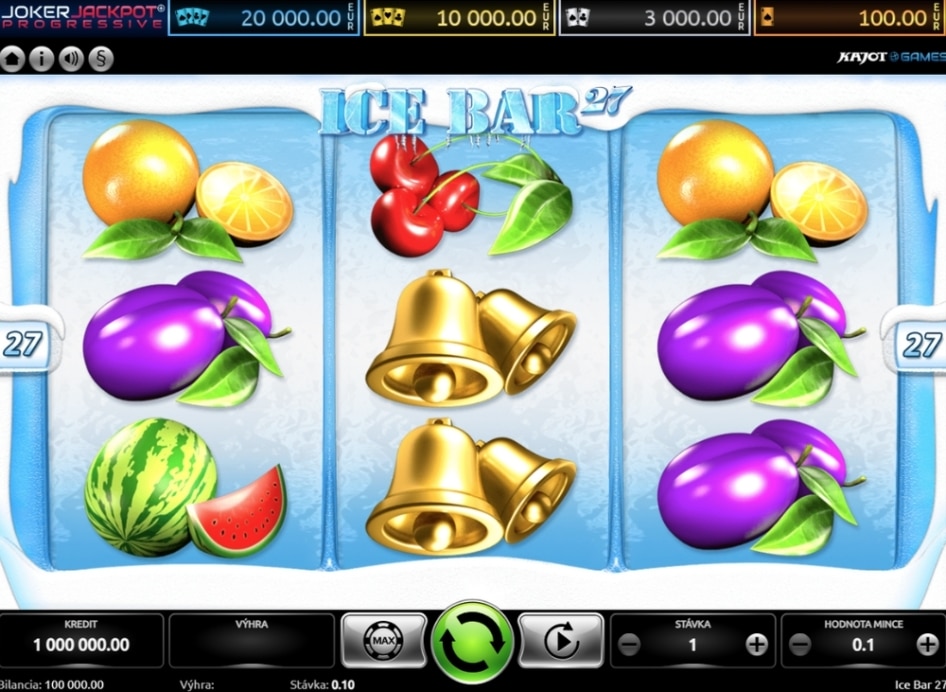Open the game info paytable
This screenshot has height=692, width=946.
tap(42, 59)
